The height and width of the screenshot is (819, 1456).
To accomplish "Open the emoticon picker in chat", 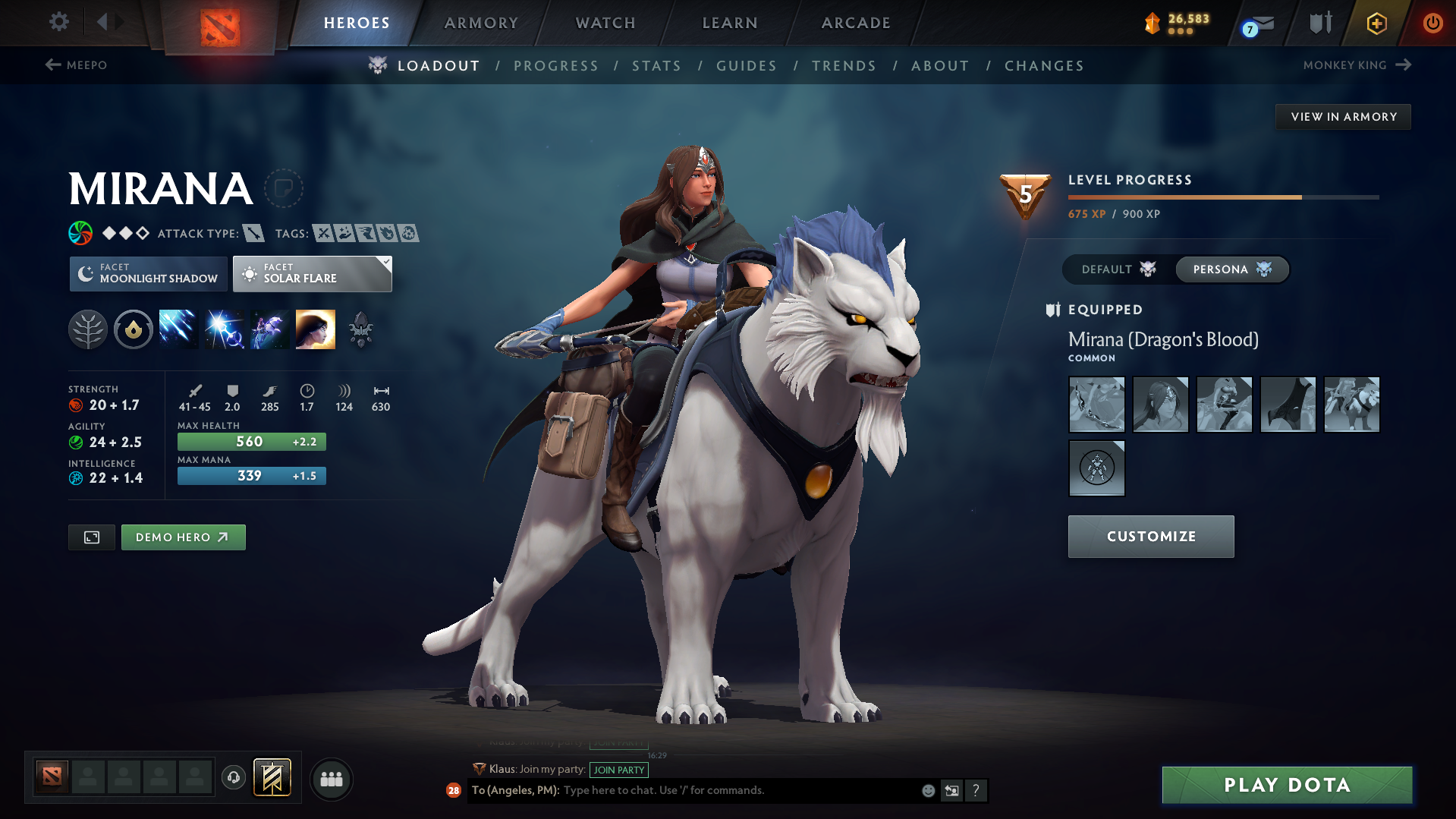I will [x=927, y=790].
